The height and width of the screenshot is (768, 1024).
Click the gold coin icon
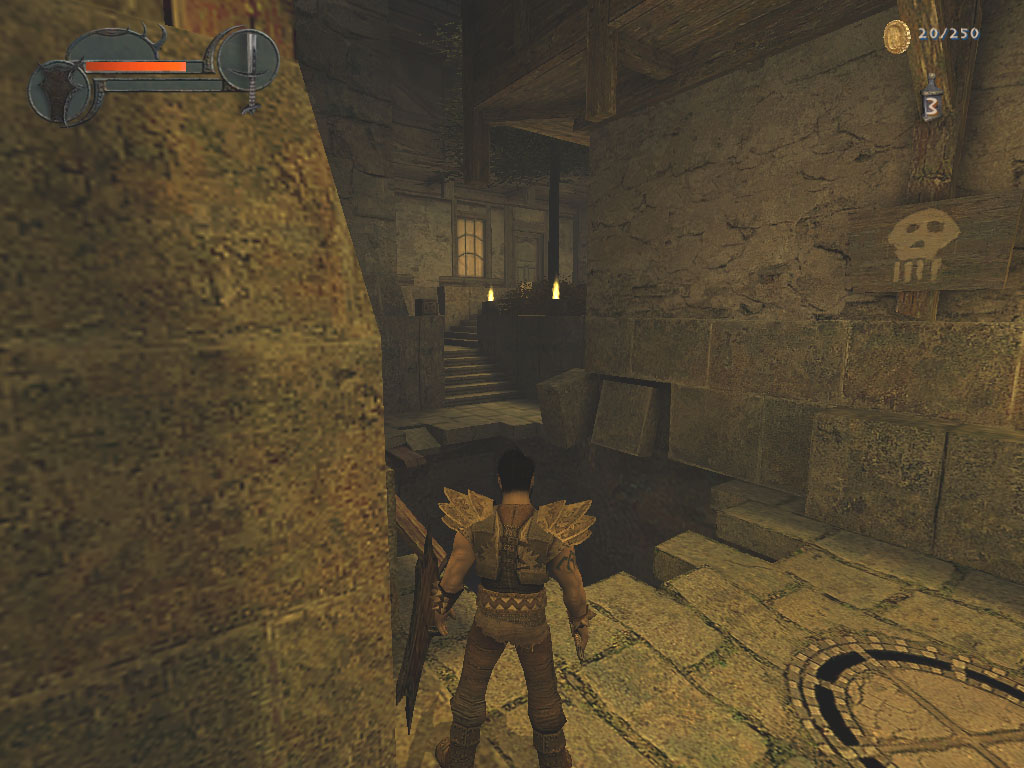point(897,35)
